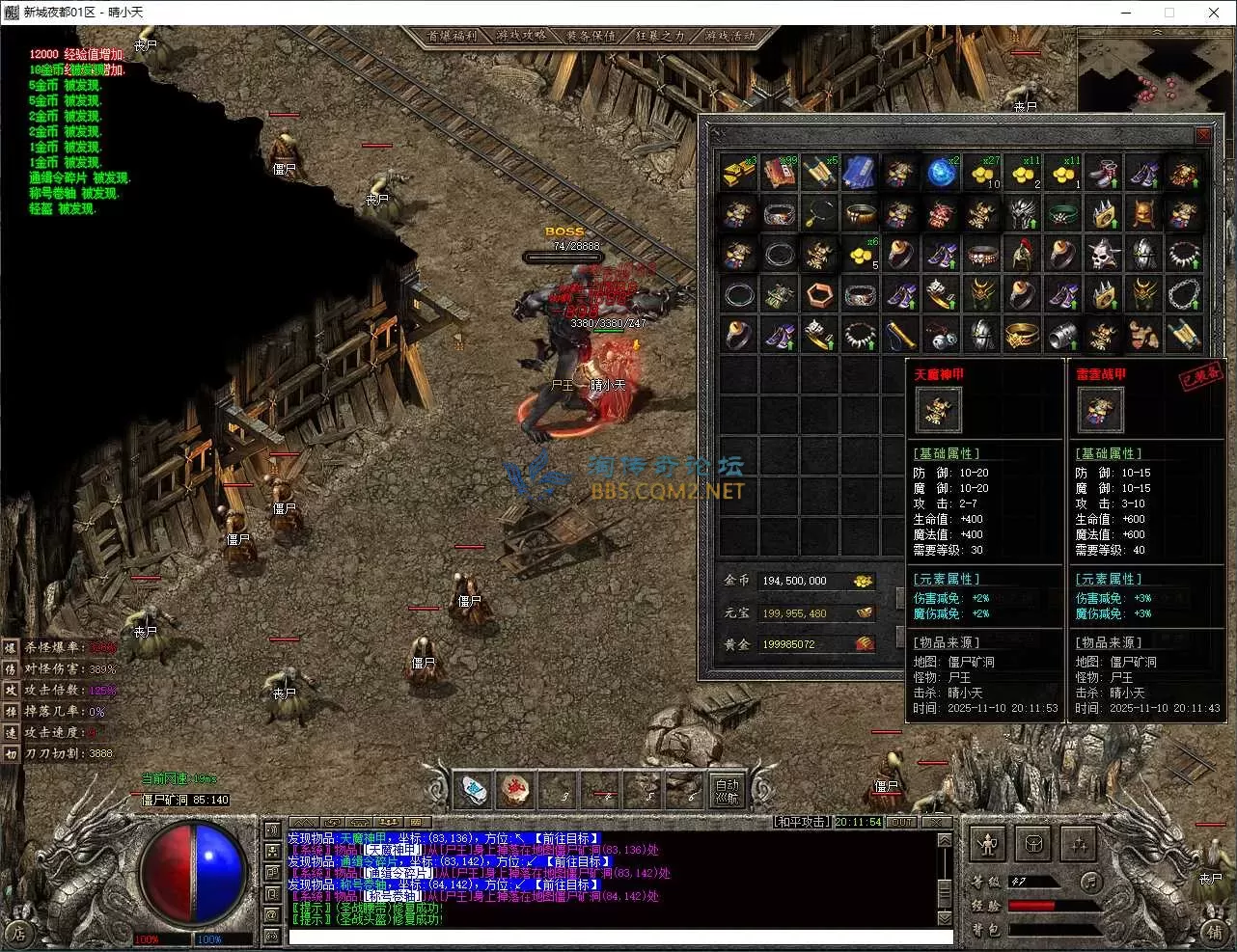Select the spiked skull helmet item
The width and height of the screenshot is (1237, 952).
click(1104, 255)
